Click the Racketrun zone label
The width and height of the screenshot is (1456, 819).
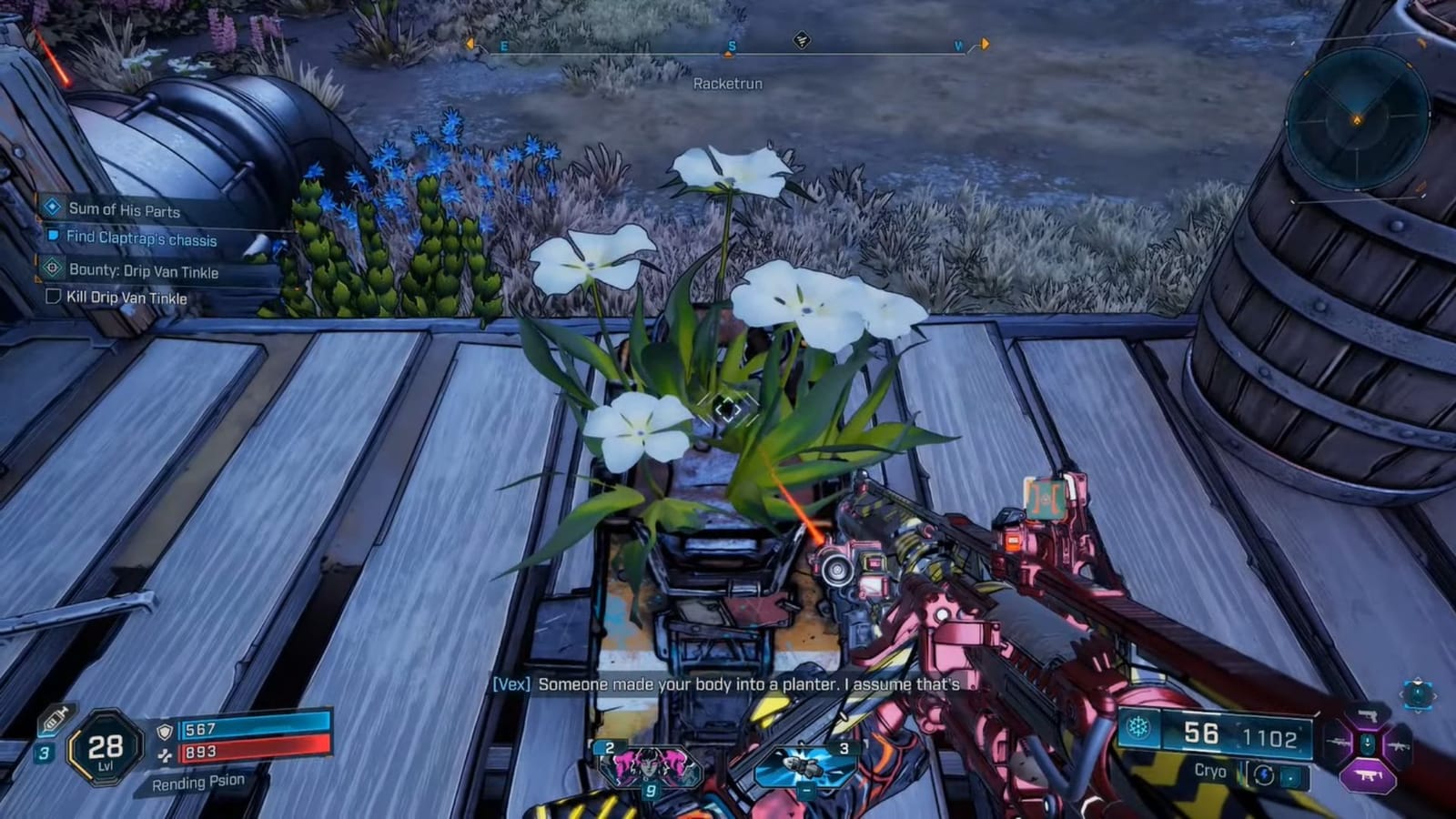(728, 85)
